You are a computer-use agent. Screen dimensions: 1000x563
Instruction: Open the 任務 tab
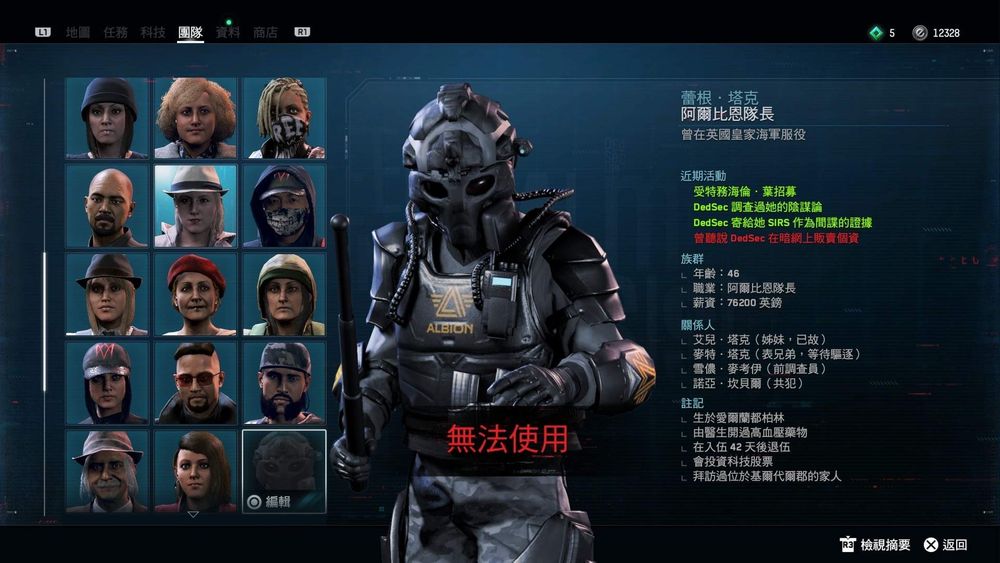[x=115, y=32]
